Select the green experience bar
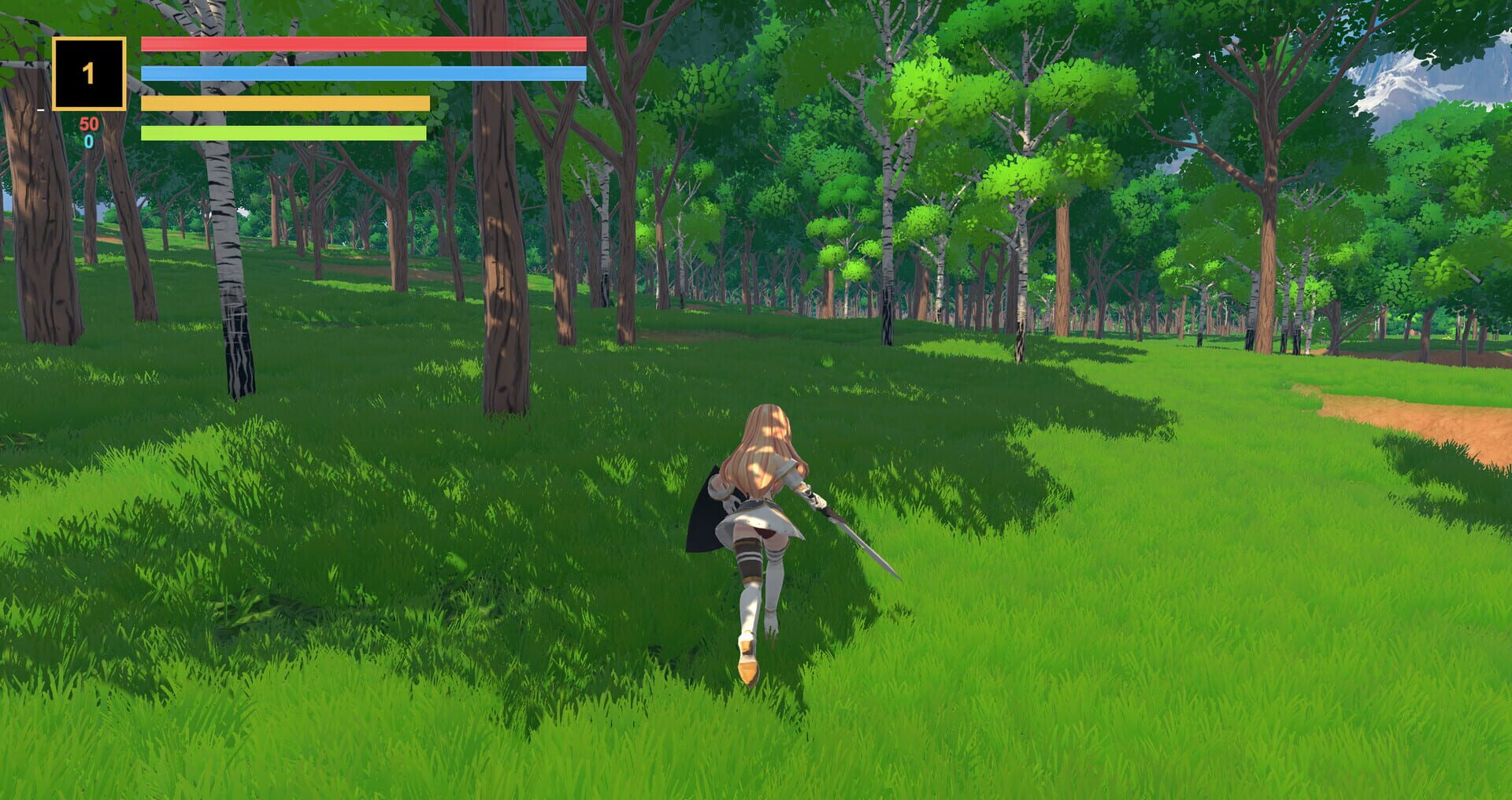 (283, 133)
